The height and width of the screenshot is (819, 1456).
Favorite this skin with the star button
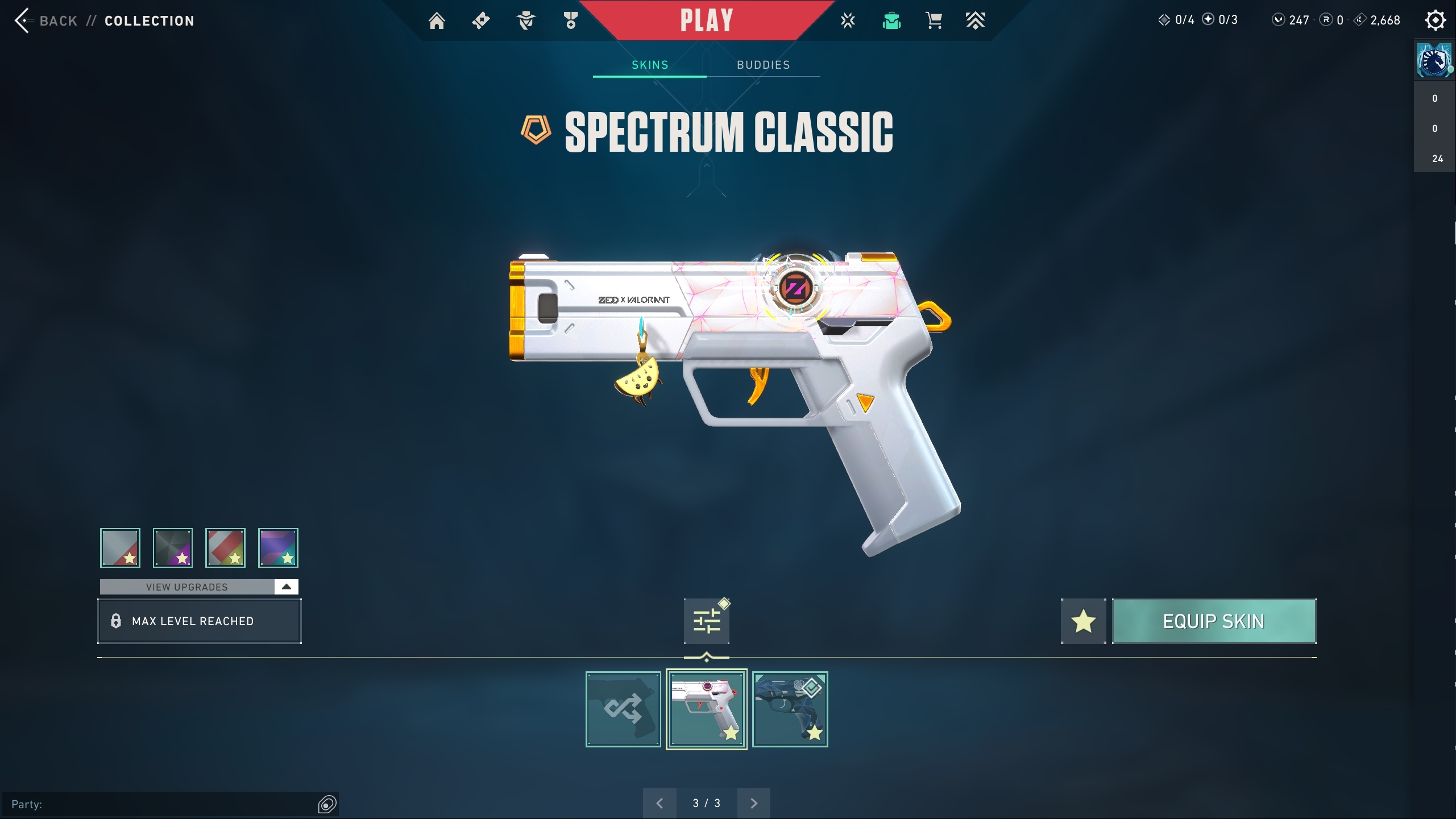coord(1083,621)
